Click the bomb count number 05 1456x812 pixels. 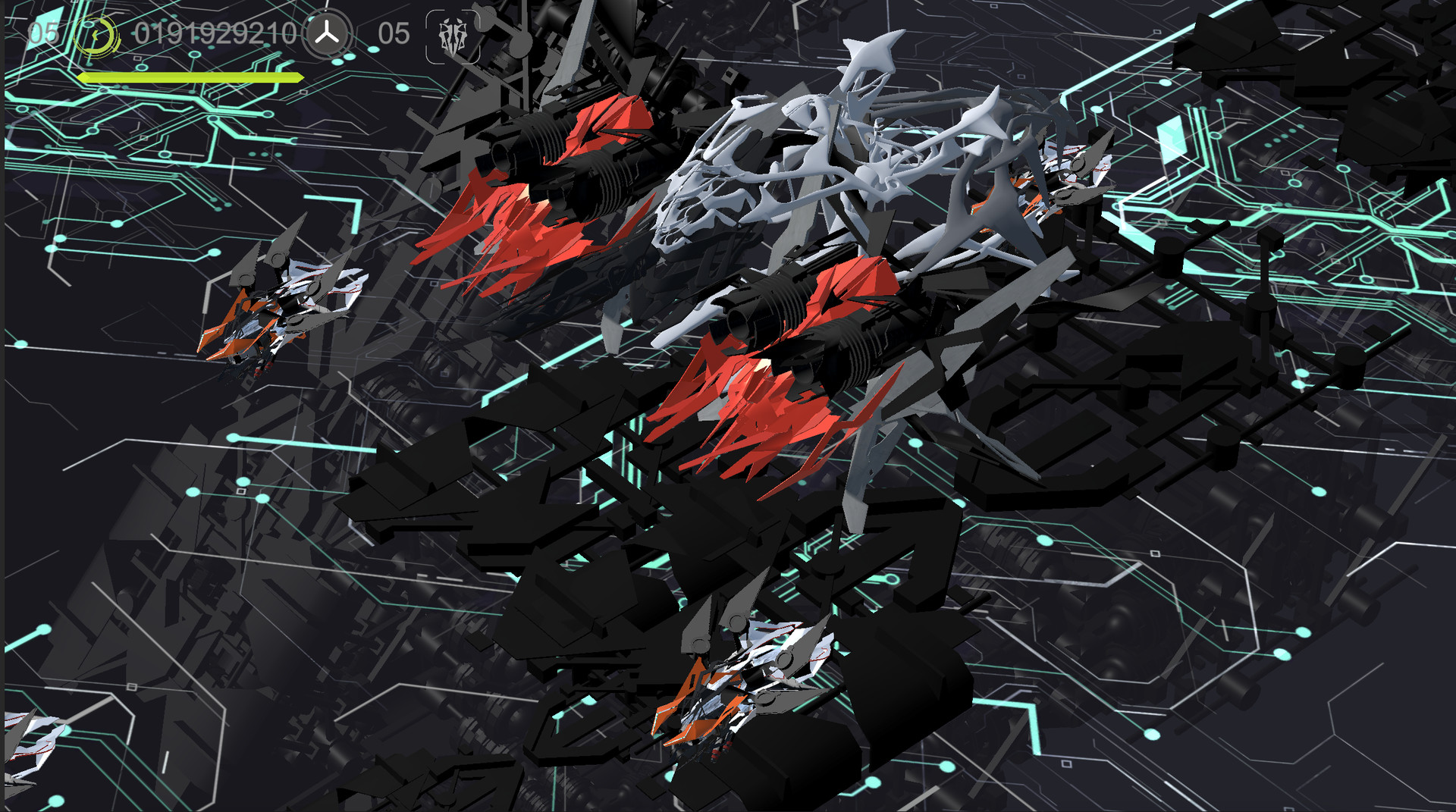tap(393, 34)
